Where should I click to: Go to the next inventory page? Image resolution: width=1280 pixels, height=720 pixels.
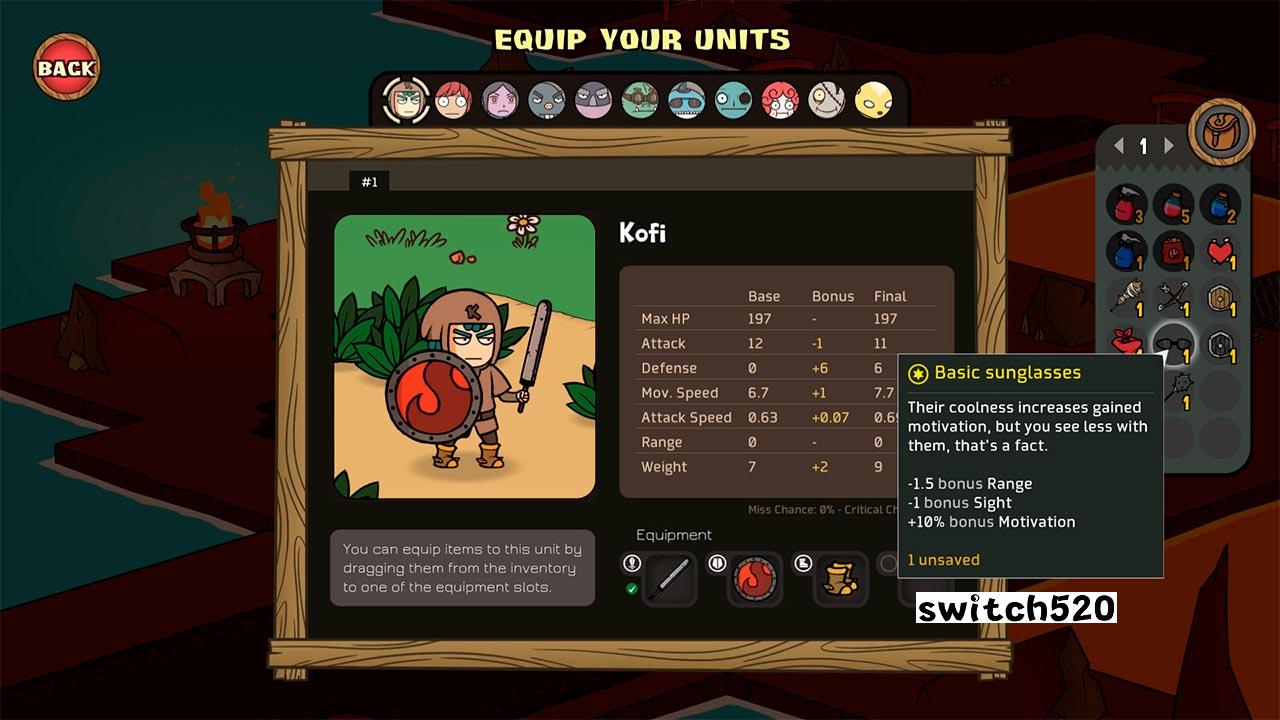pos(1168,146)
